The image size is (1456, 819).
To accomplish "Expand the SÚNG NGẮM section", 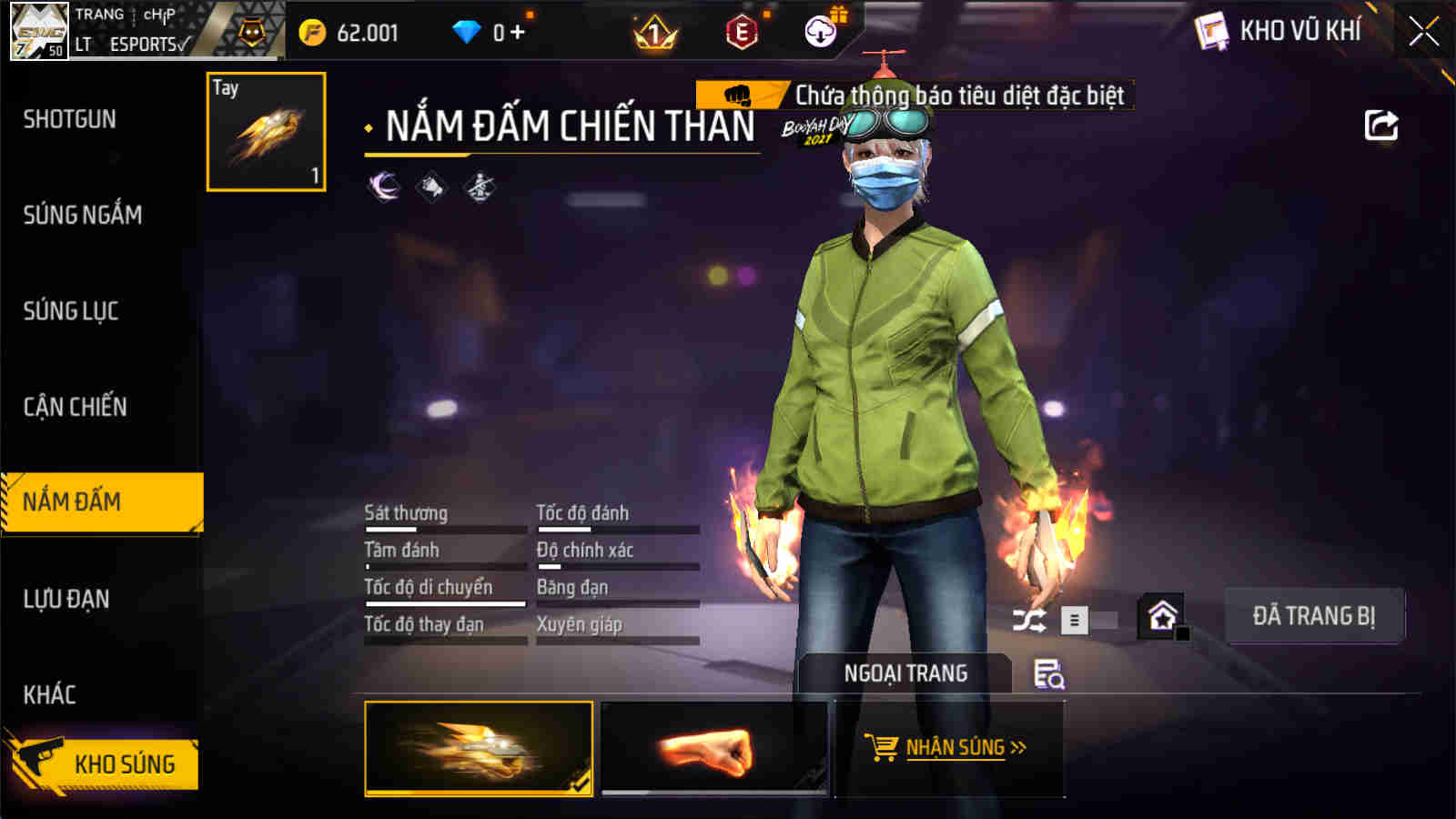I will [x=83, y=216].
